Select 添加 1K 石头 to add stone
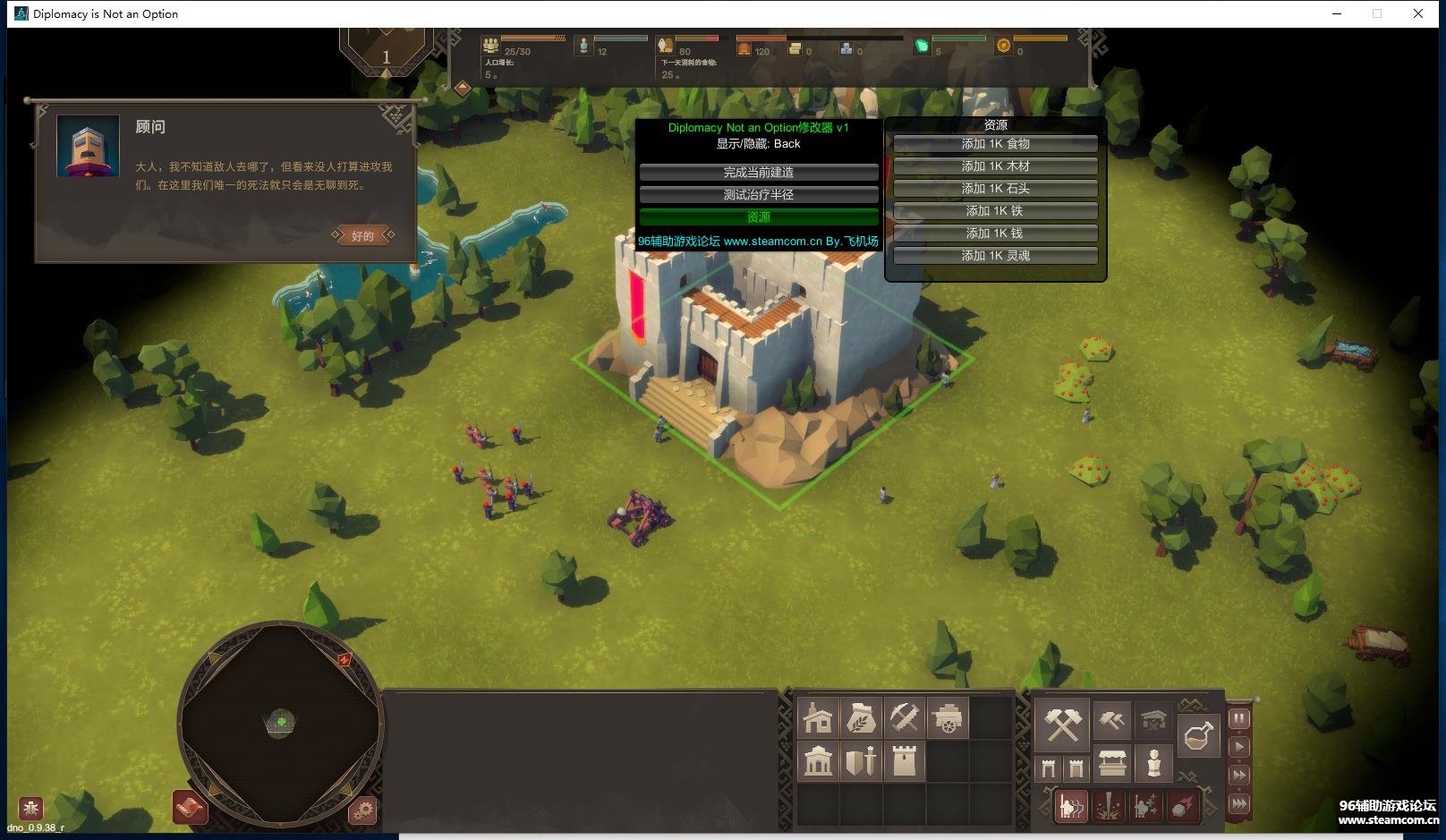1446x840 pixels. pyautogui.click(x=995, y=189)
